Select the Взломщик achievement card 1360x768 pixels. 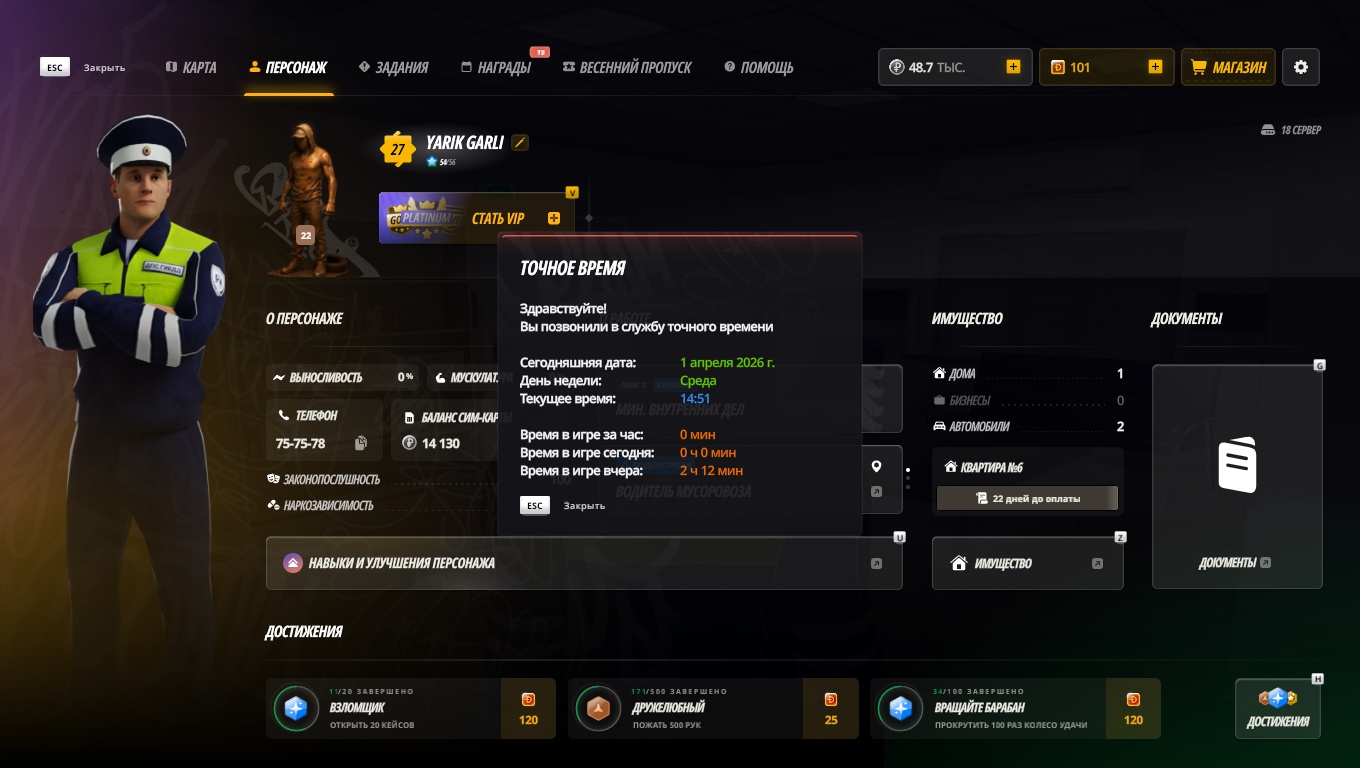[410, 709]
